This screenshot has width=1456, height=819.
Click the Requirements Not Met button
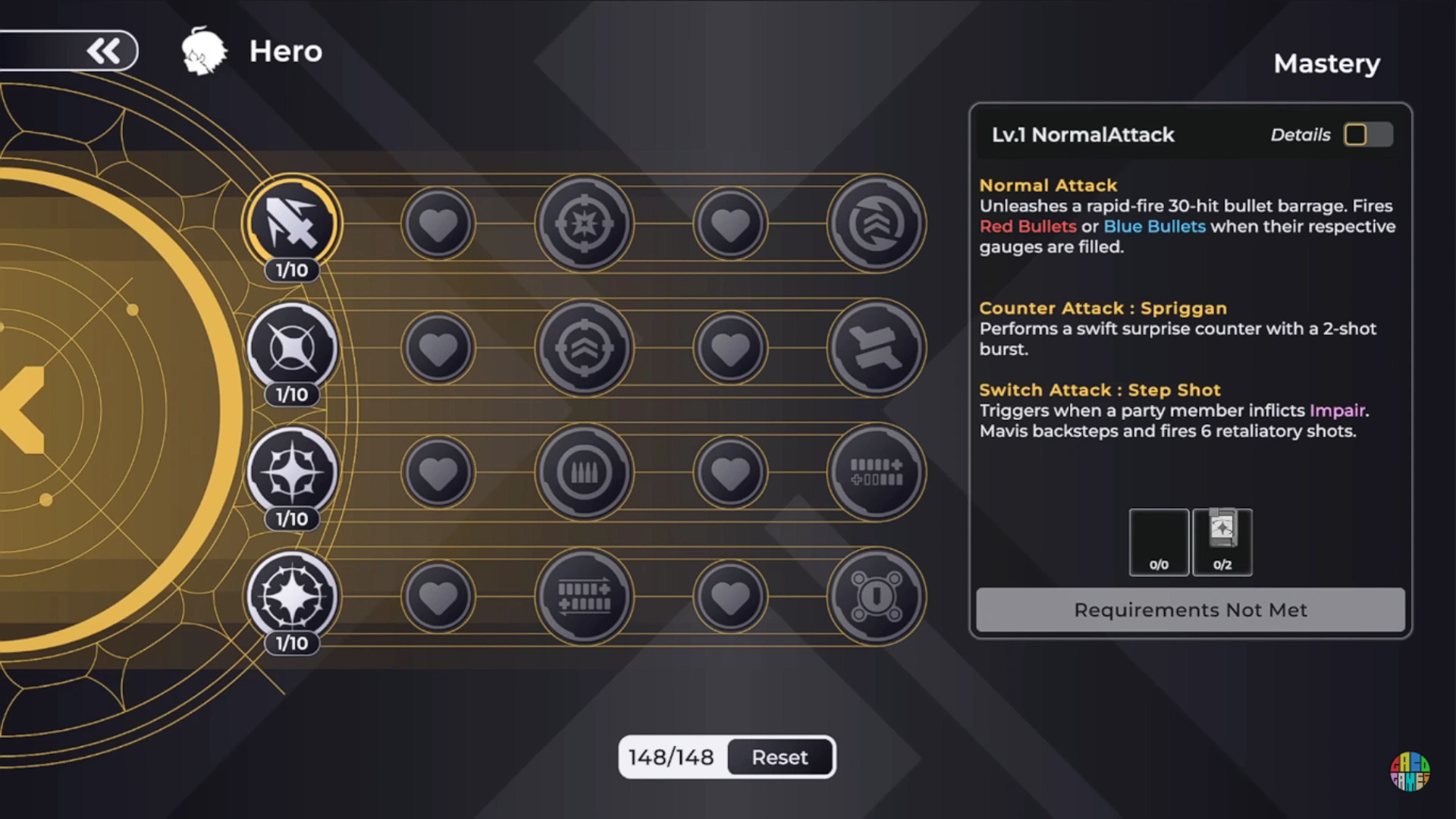(x=1190, y=610)
